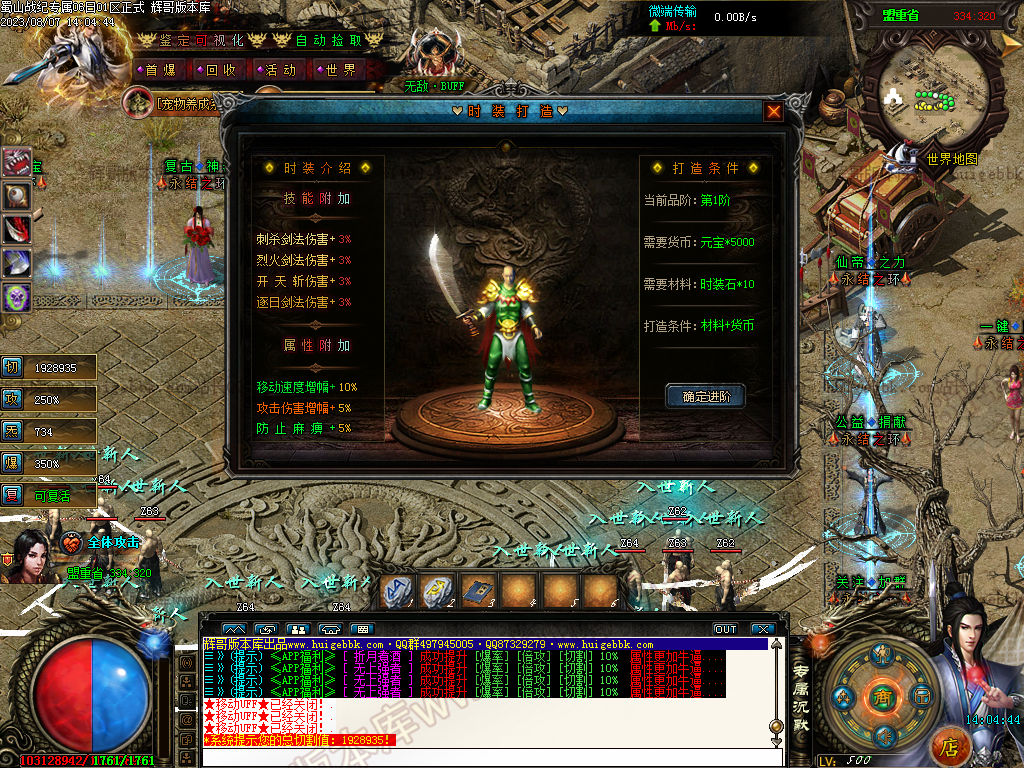The width and height of the screenshot is (1024, 768).
Task: Open the 世界 world menu
Action: pyautogui.click(x=340, y=70)
